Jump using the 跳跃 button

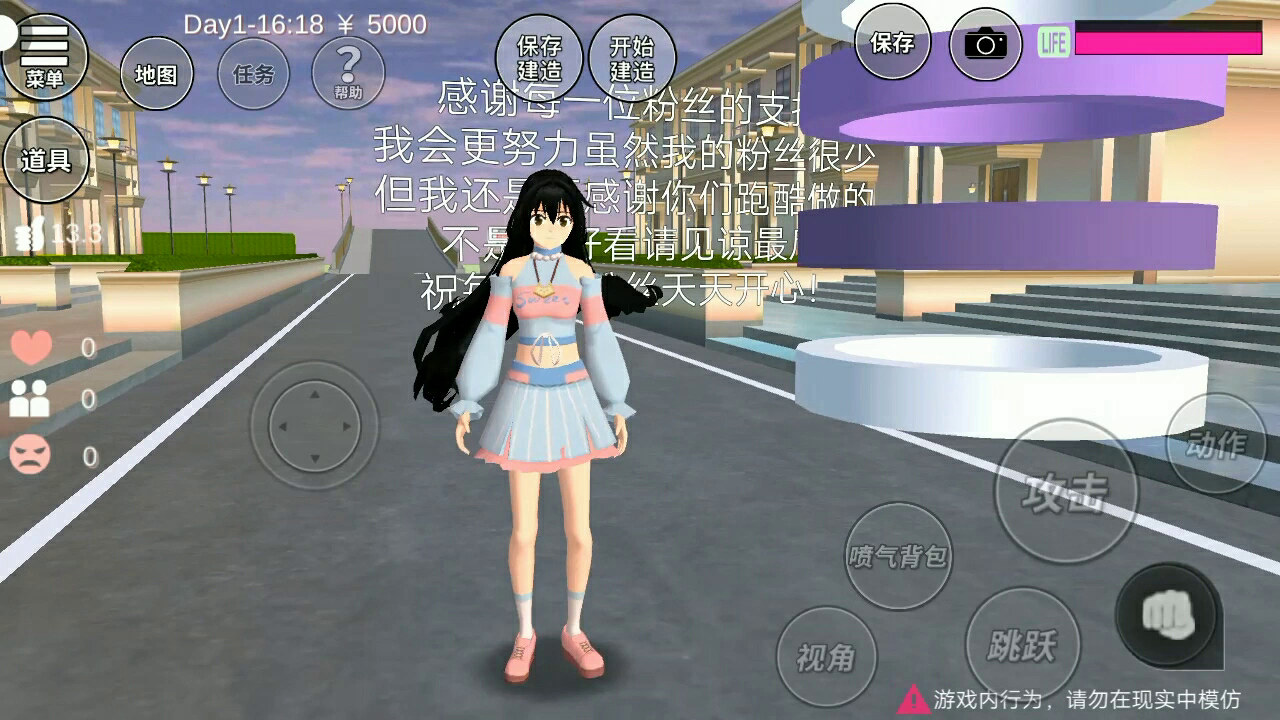(x=1021, y=645)
